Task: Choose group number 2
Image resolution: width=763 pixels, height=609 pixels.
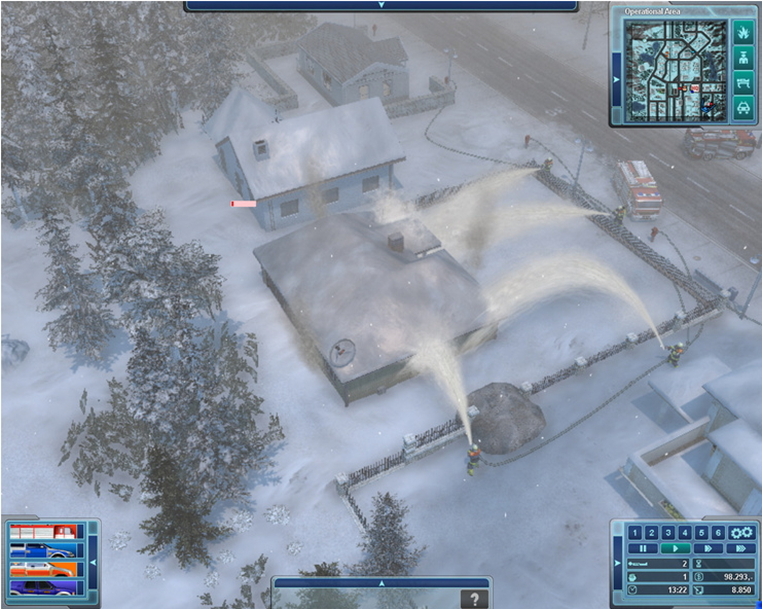Action: 650,533
